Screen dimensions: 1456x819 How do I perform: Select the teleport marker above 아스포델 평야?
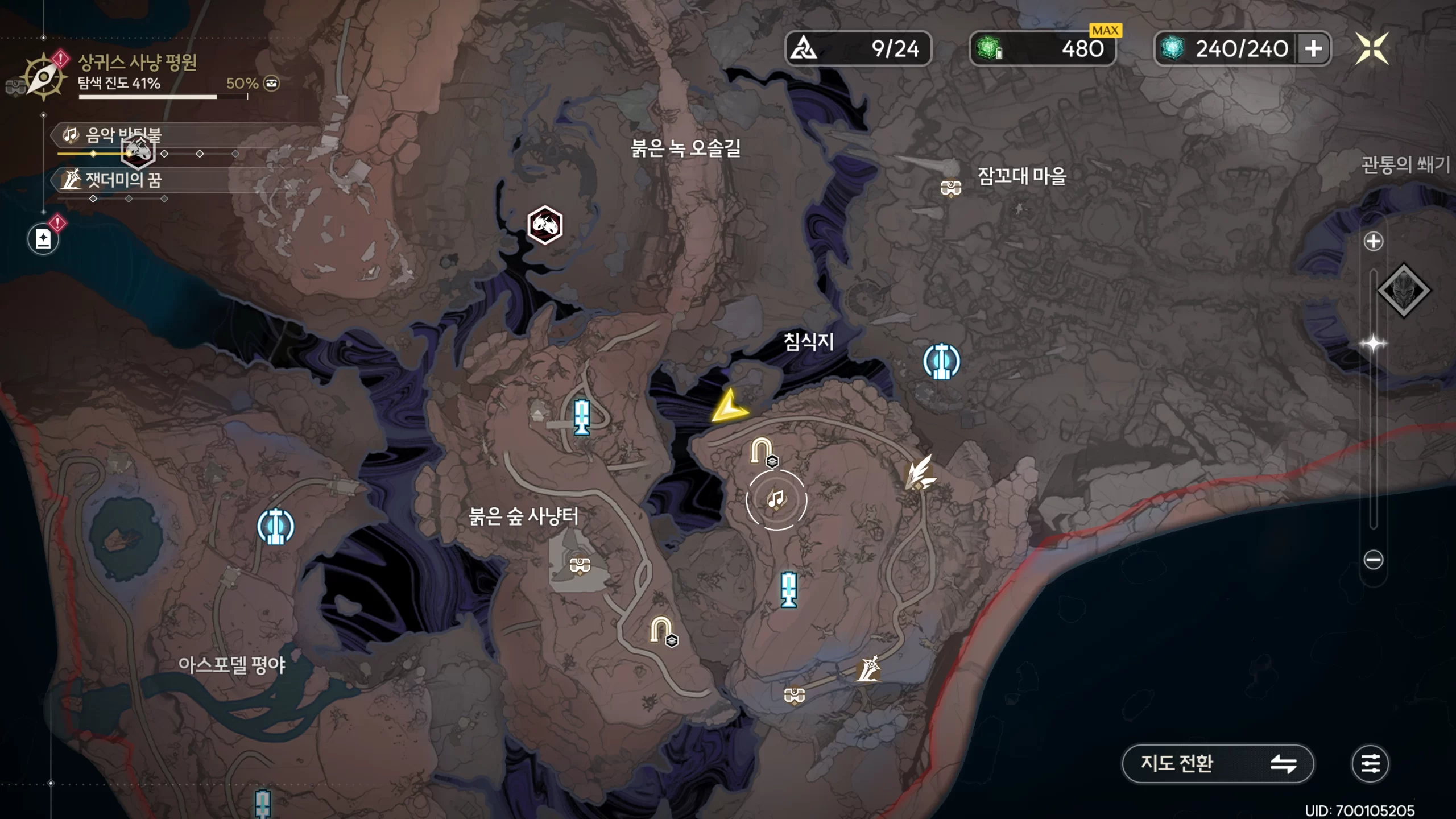tap(275, 526)
